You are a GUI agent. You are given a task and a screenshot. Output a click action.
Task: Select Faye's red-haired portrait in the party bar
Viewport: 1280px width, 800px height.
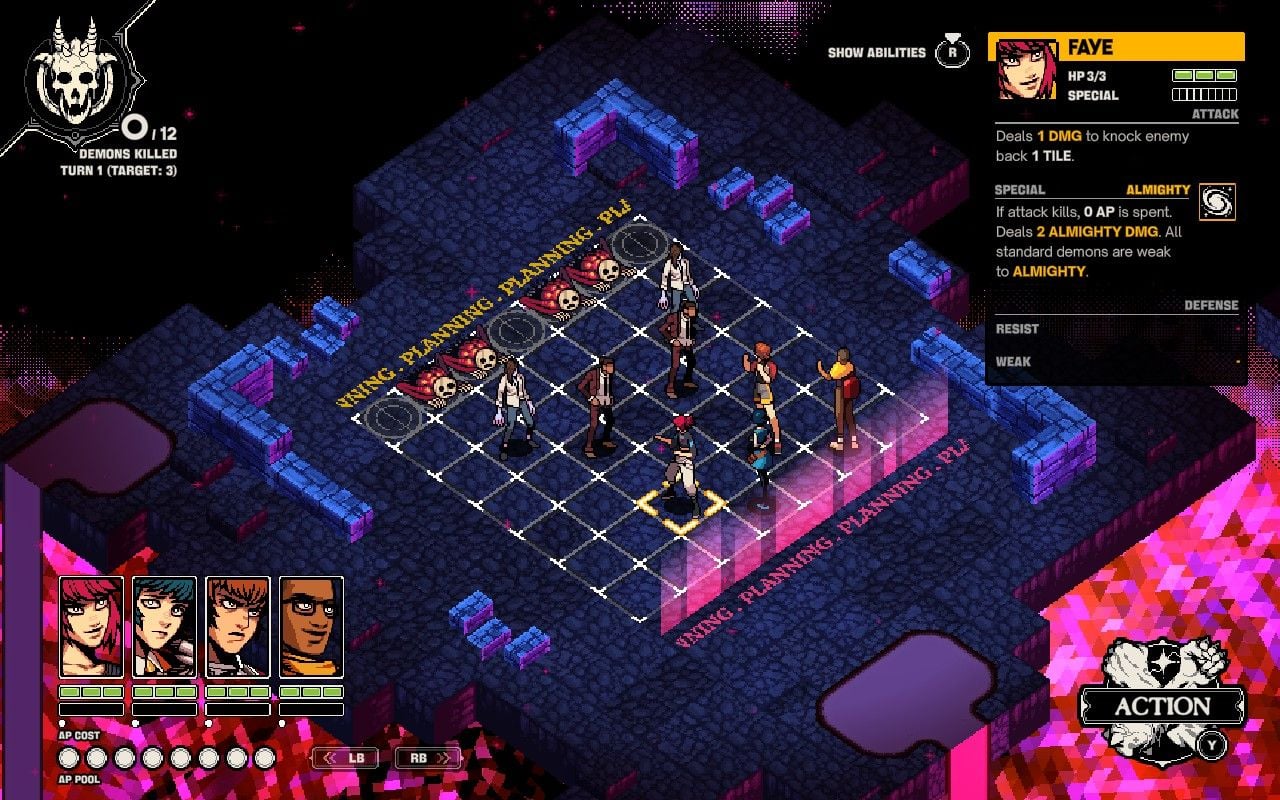[92, 626]
